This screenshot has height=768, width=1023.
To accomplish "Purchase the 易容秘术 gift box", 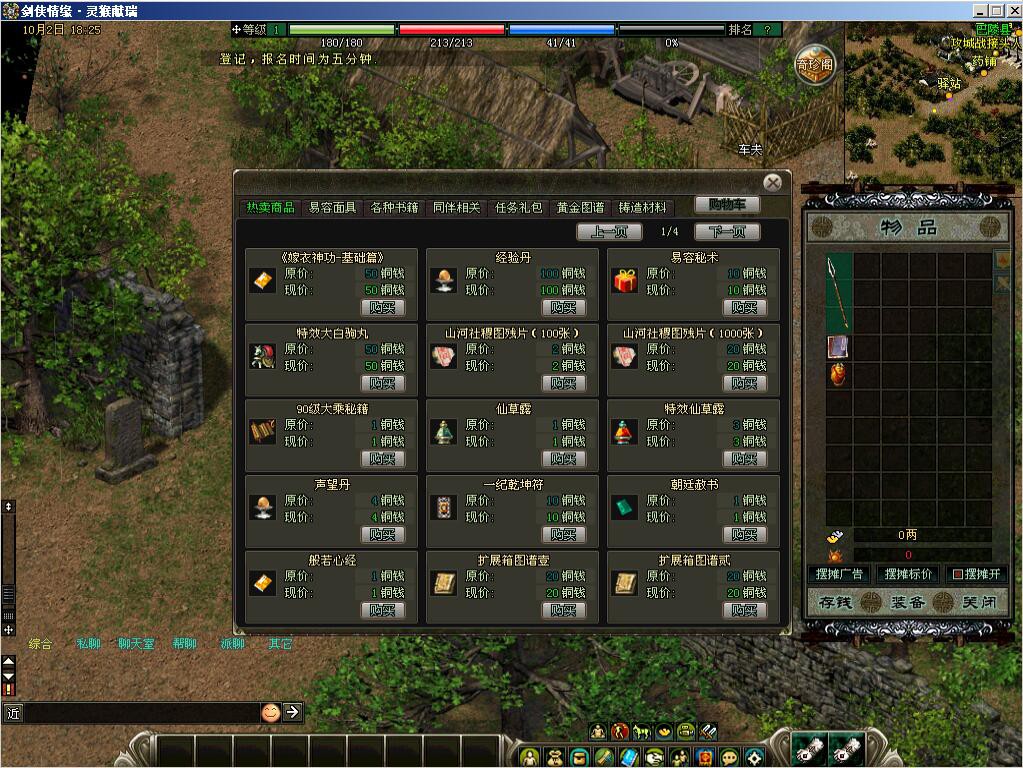I will pos(744,307).
